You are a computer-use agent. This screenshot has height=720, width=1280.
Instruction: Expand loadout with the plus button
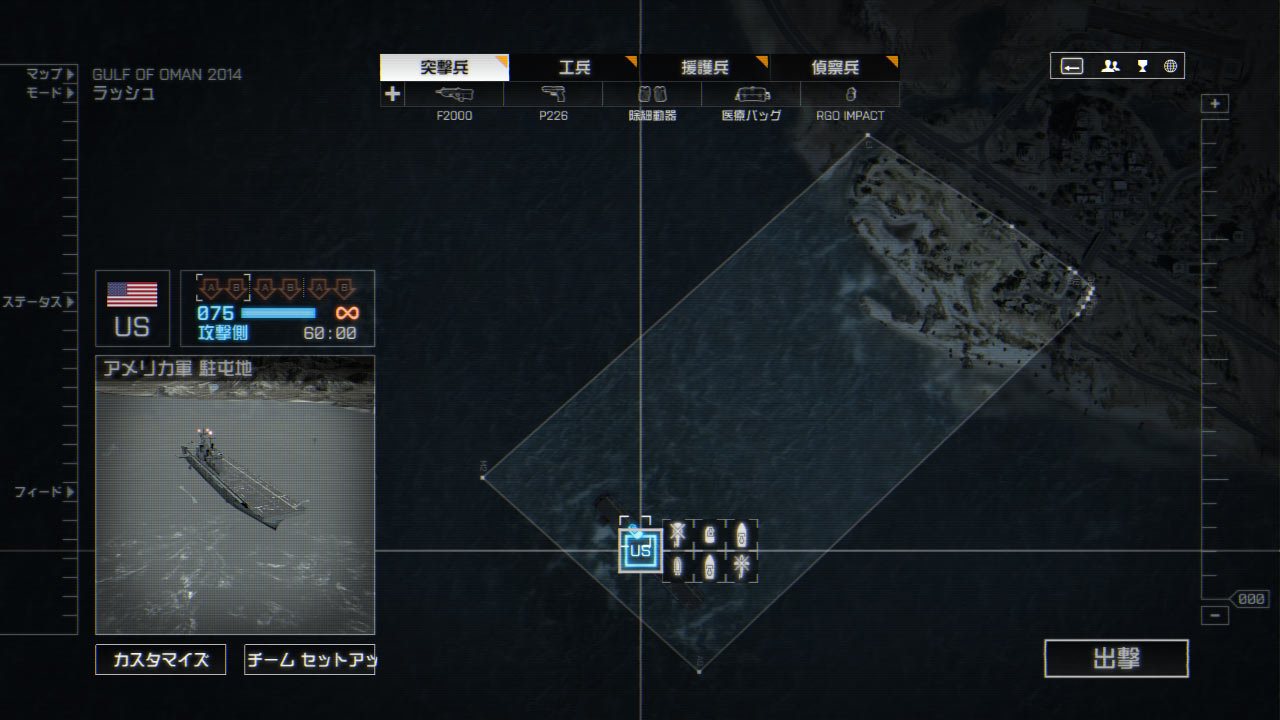click(392, 94)
